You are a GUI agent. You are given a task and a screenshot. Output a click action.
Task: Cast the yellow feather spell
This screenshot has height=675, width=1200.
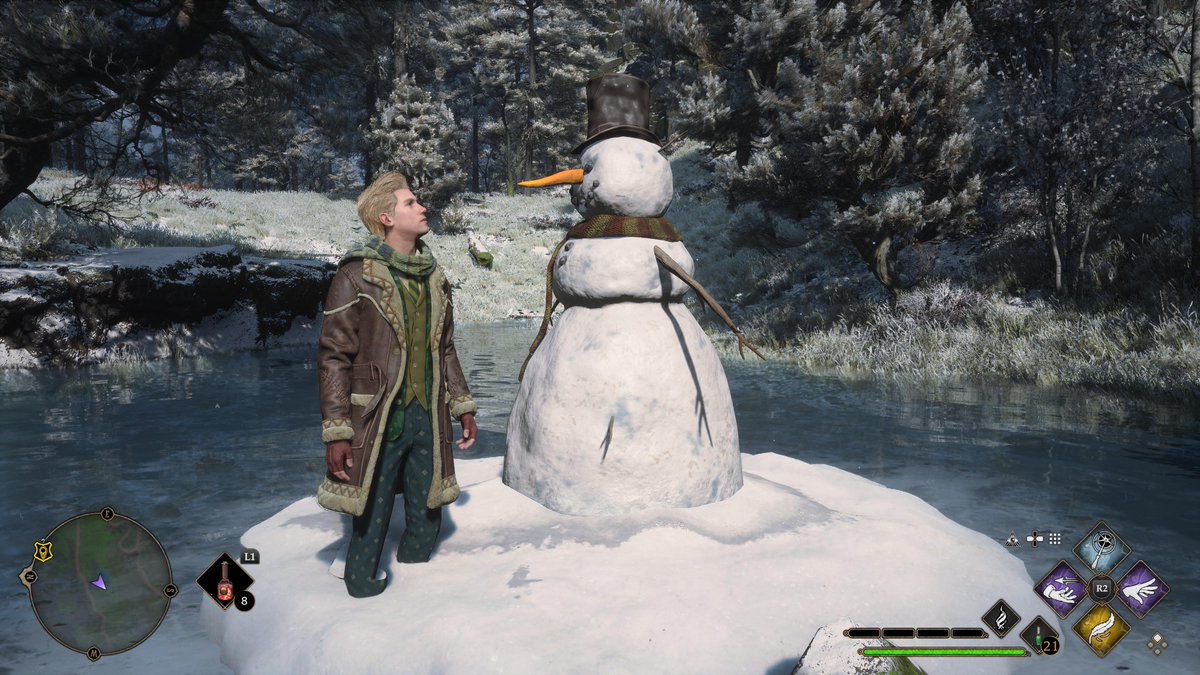[1102, 629]
